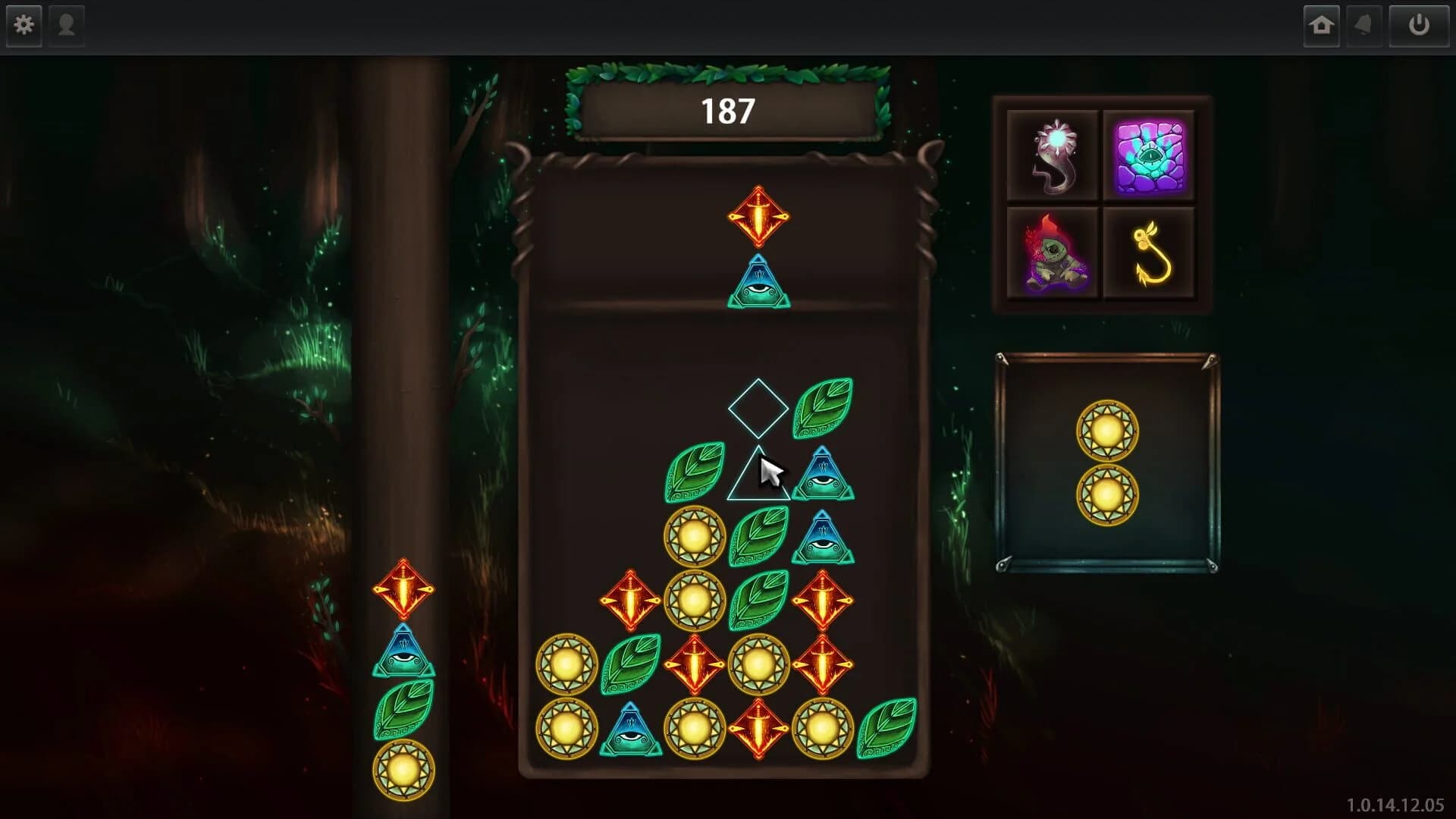The width and height of the screenshot is (1456, 819).
Task: Toggle the sound bell at top right
Action: pos(1363,25)
